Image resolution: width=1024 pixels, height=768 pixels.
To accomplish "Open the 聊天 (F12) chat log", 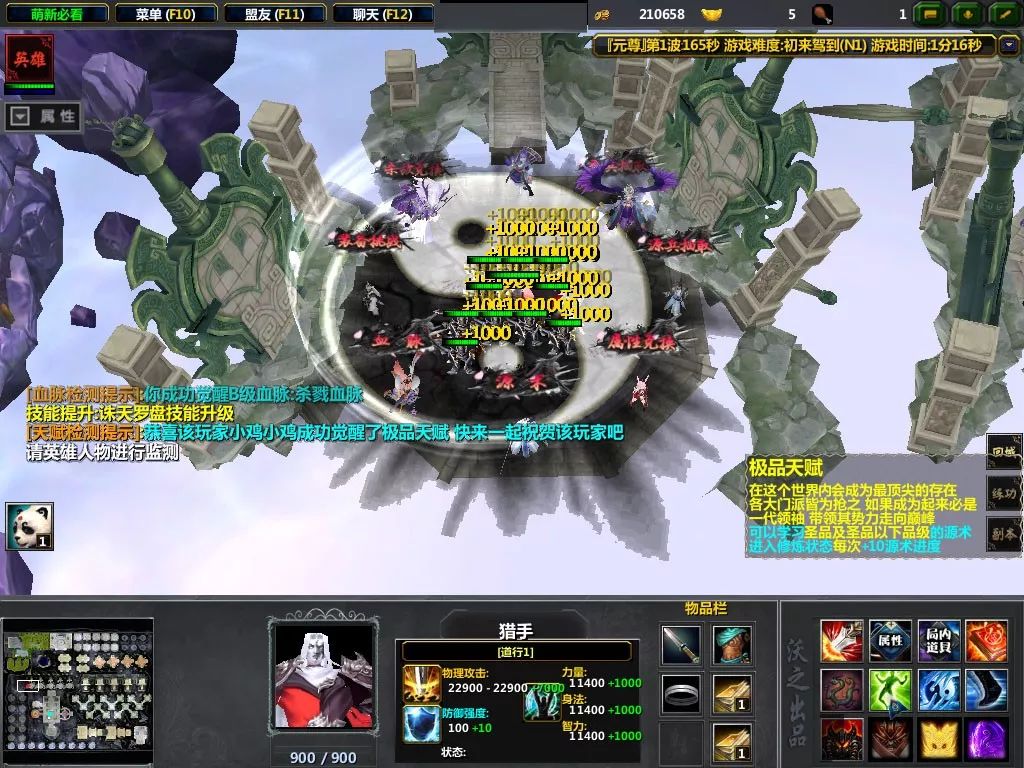I will coord(382,14).
